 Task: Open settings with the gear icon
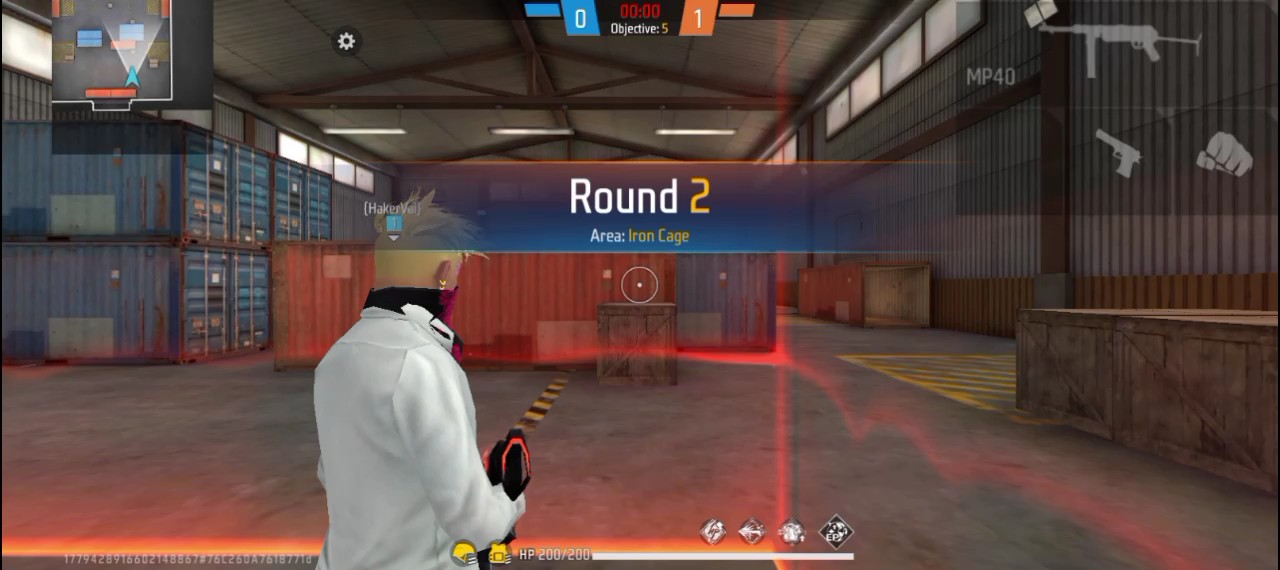click(346, 42)
